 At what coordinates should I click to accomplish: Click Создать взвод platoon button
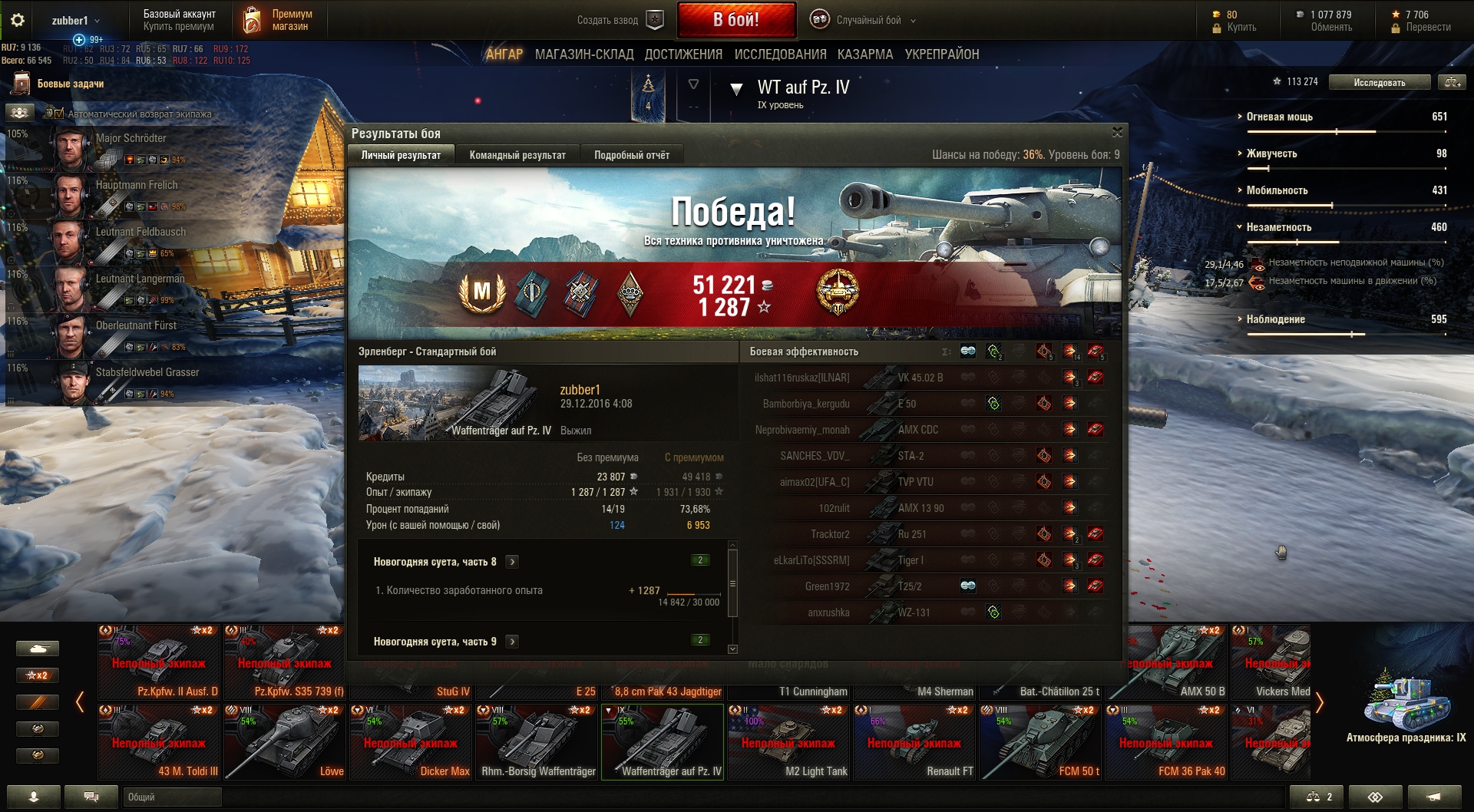(x=620, y=21)
